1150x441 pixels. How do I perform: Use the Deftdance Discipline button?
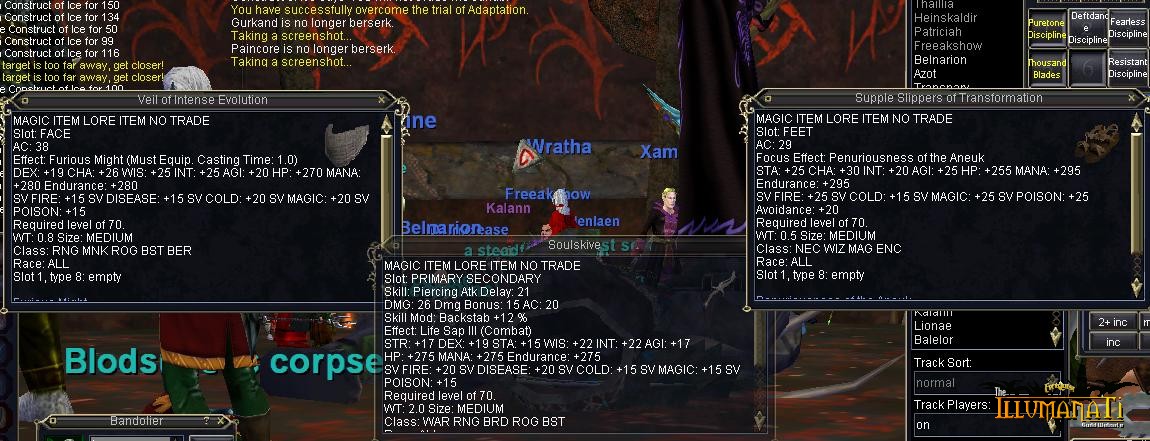pyautogui.click(x=1088, y=28)
